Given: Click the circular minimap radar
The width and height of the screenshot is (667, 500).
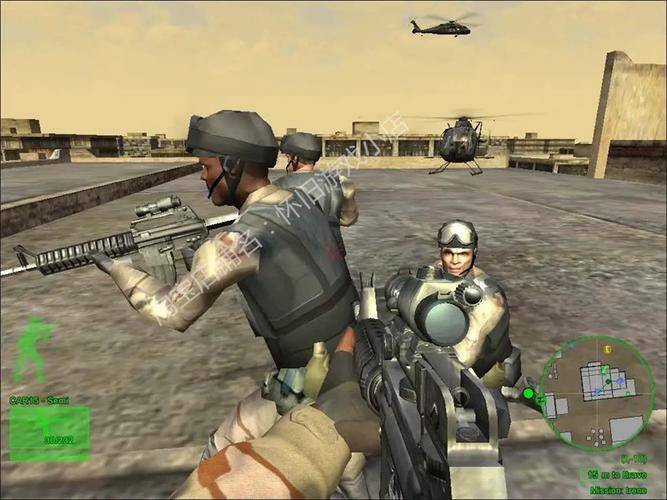Looking at the screenshot, I should [x=597, y=391].
